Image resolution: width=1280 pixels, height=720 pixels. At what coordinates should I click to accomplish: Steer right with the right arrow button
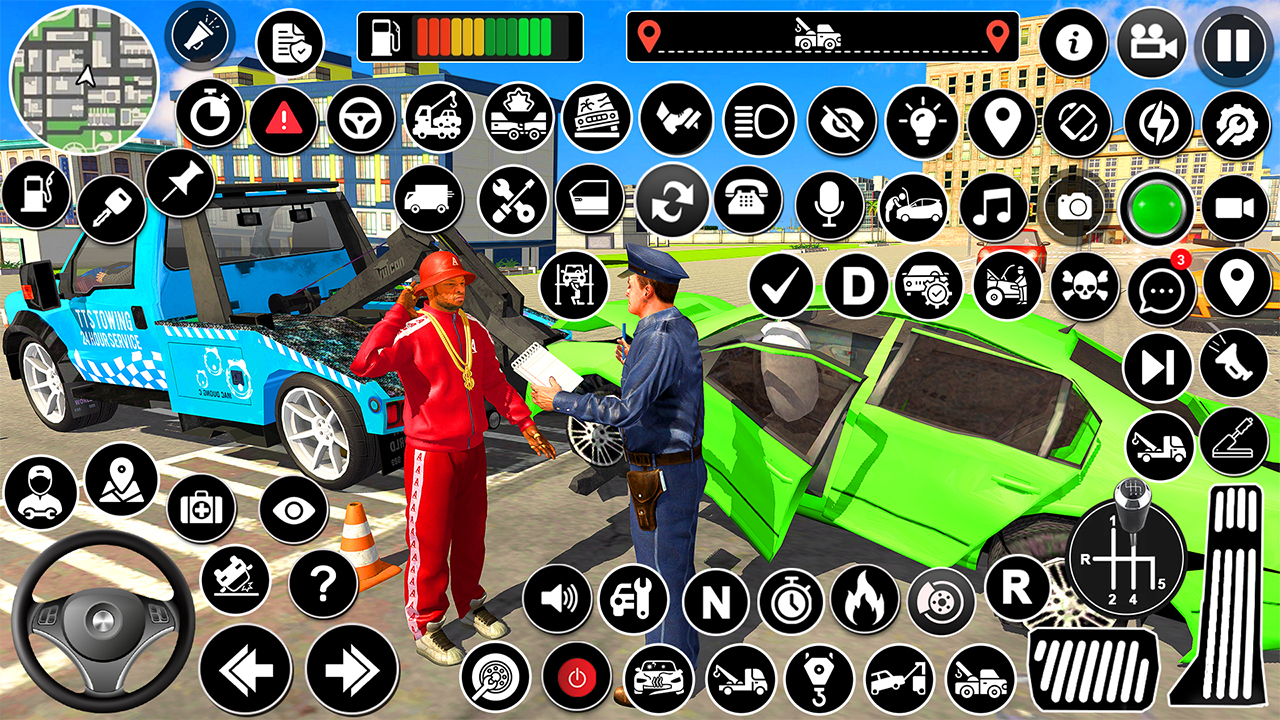point(351,669)
